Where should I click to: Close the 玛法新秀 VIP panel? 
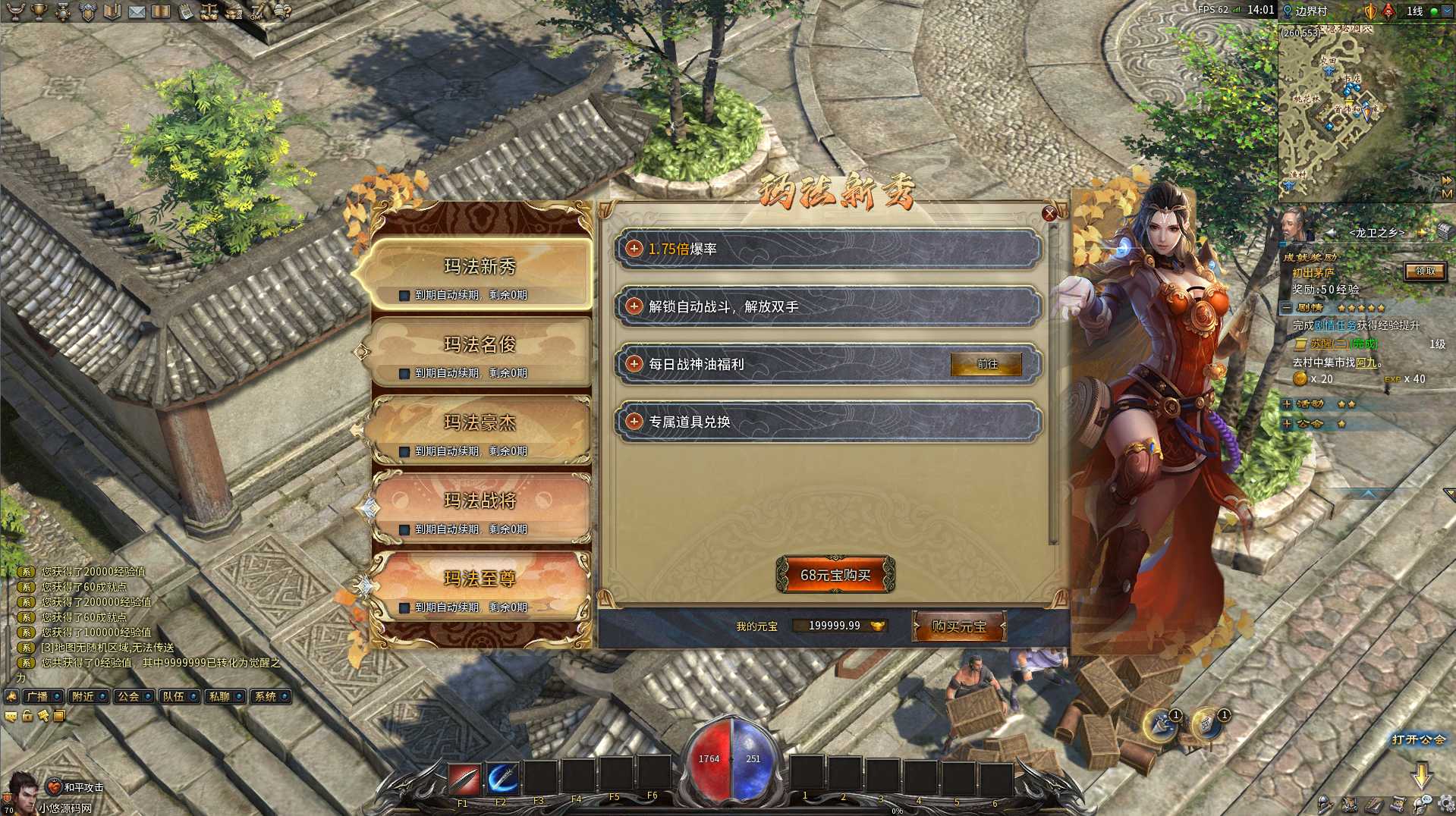(x=1049, y=214)
